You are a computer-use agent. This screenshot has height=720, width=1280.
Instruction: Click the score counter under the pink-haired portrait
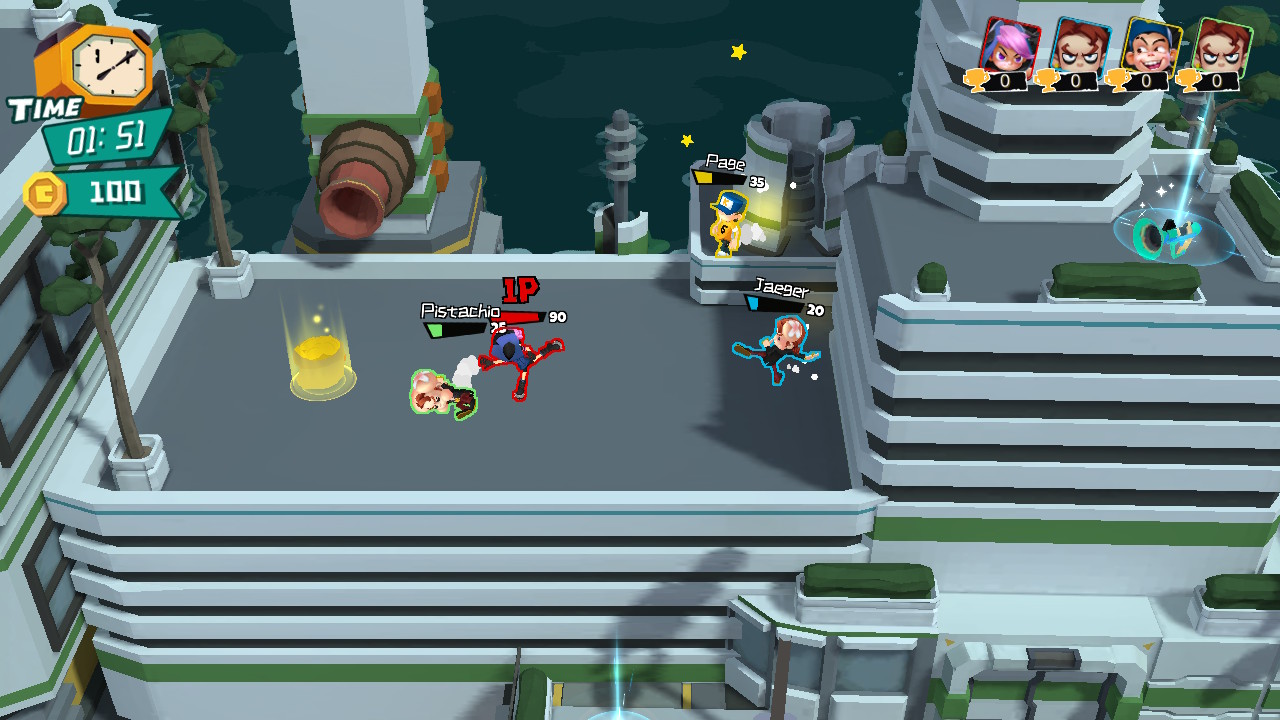tap(1005, 79)
